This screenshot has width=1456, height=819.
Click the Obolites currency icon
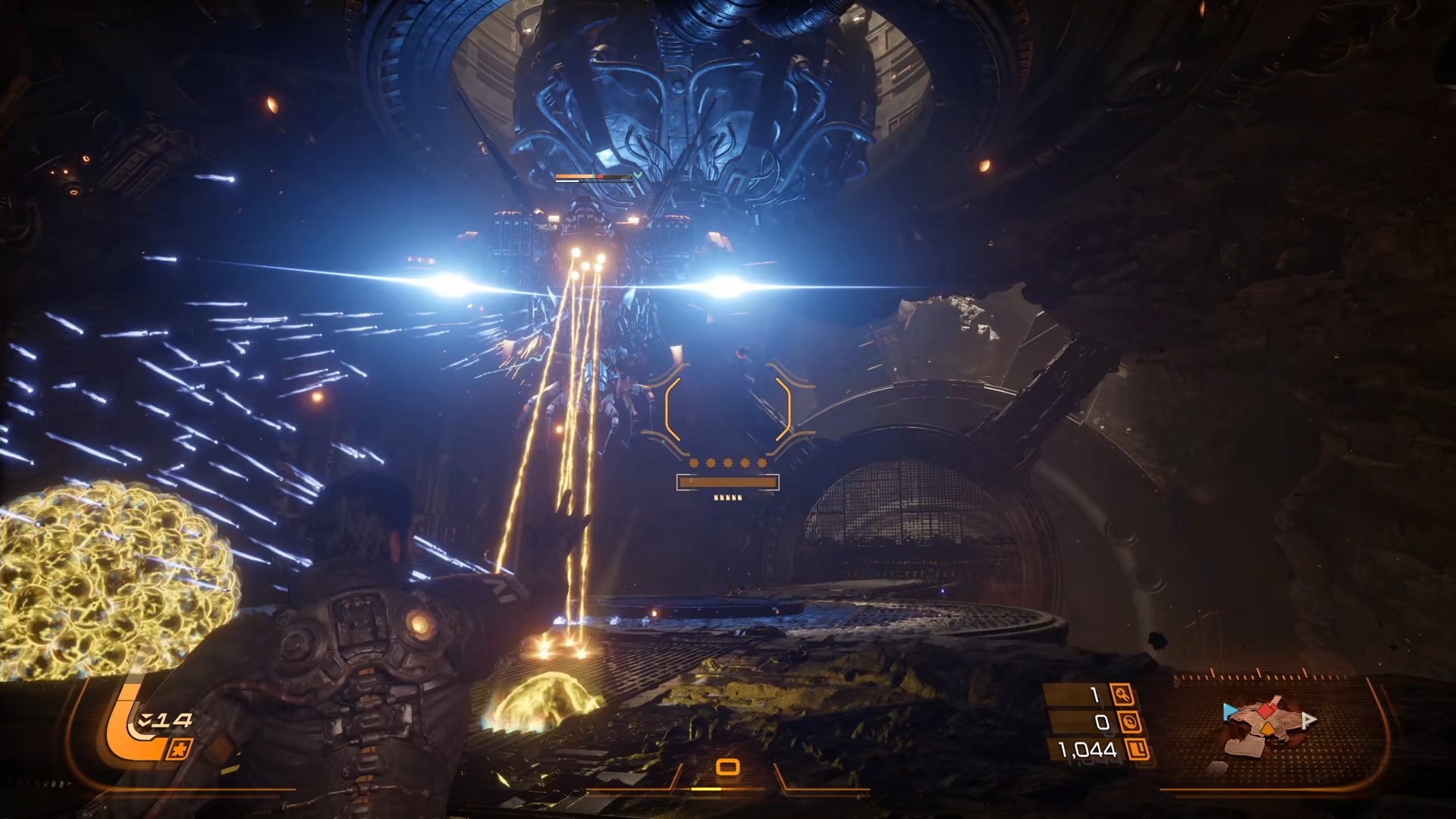pyautogui.click(x=1138, y=750)
